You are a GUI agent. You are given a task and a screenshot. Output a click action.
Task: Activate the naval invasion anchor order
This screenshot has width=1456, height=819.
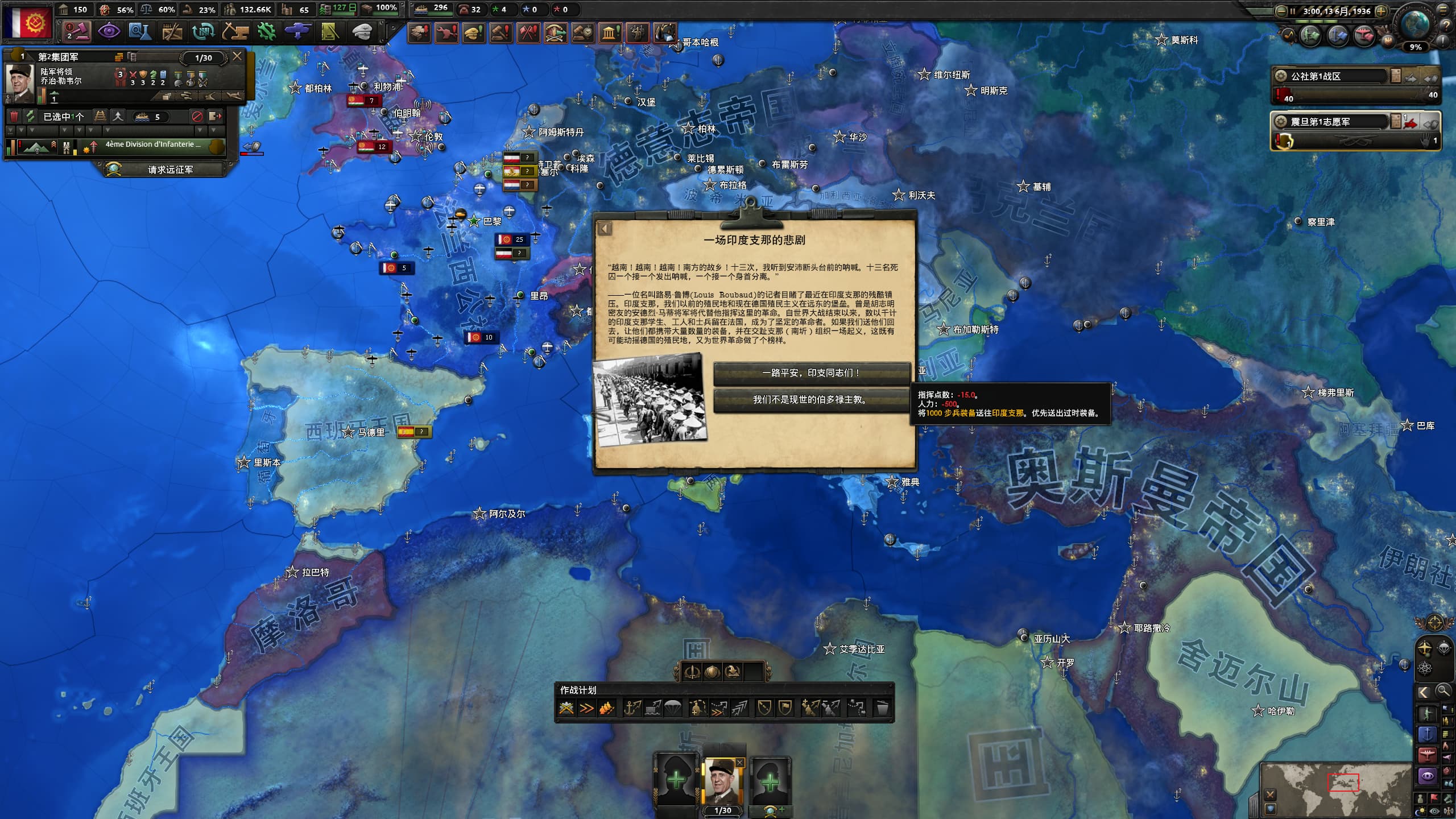pyautogui.click(x=632, y=708)
